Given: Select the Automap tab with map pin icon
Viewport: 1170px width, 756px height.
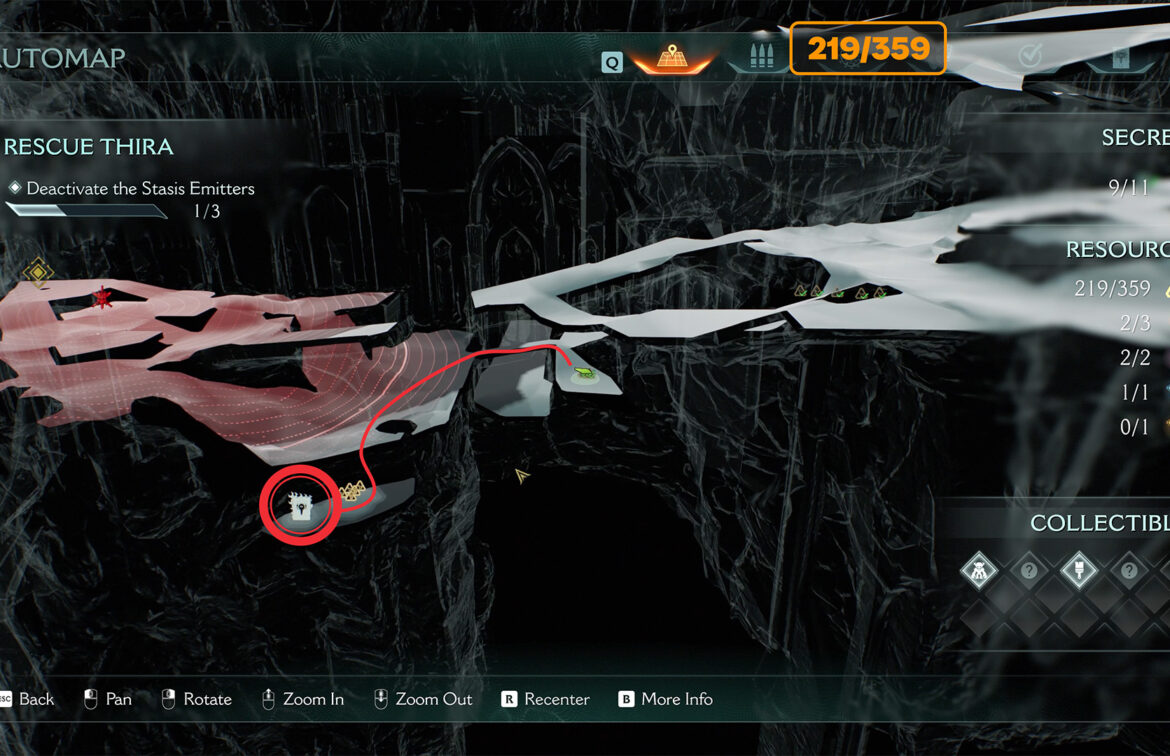Looking at the screenshot, I should [669, 57].
